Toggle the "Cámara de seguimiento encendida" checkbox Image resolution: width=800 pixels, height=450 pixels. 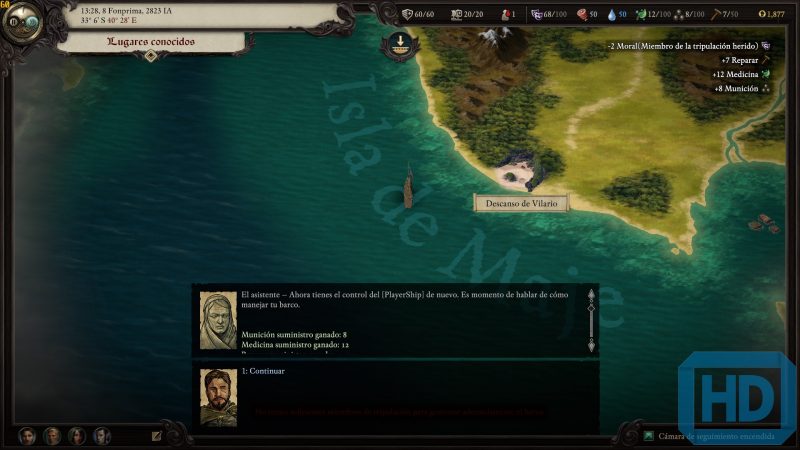pos(649,436)
